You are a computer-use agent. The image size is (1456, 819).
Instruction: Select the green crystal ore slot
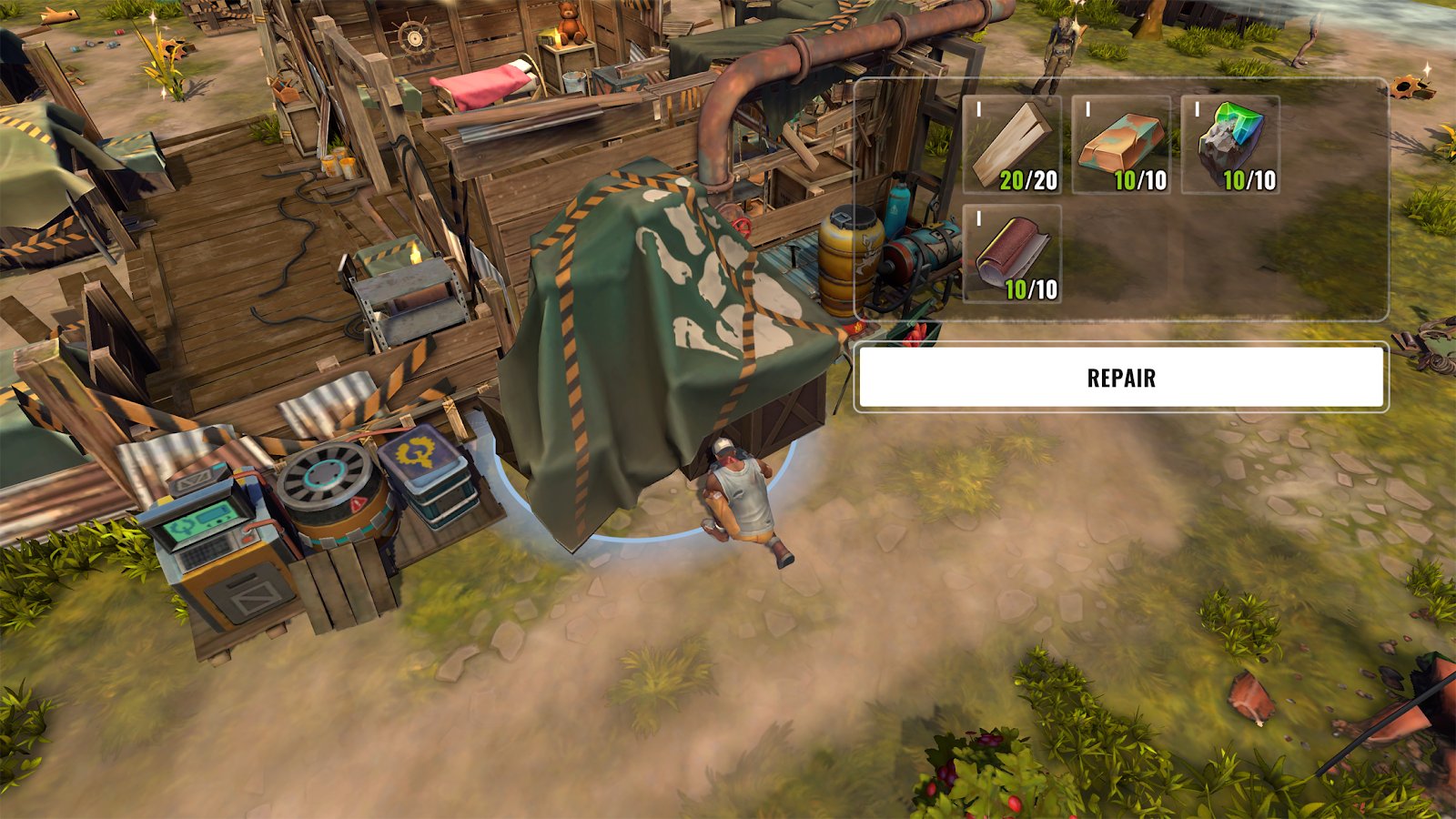tap(1230, 146)
